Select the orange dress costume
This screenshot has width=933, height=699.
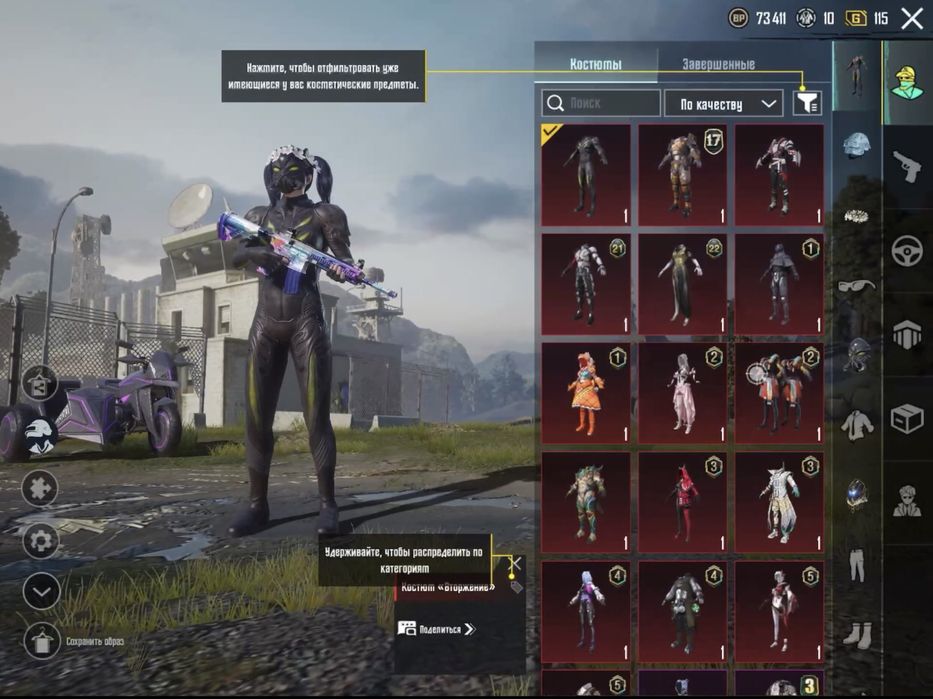click(x=586, y=394)
